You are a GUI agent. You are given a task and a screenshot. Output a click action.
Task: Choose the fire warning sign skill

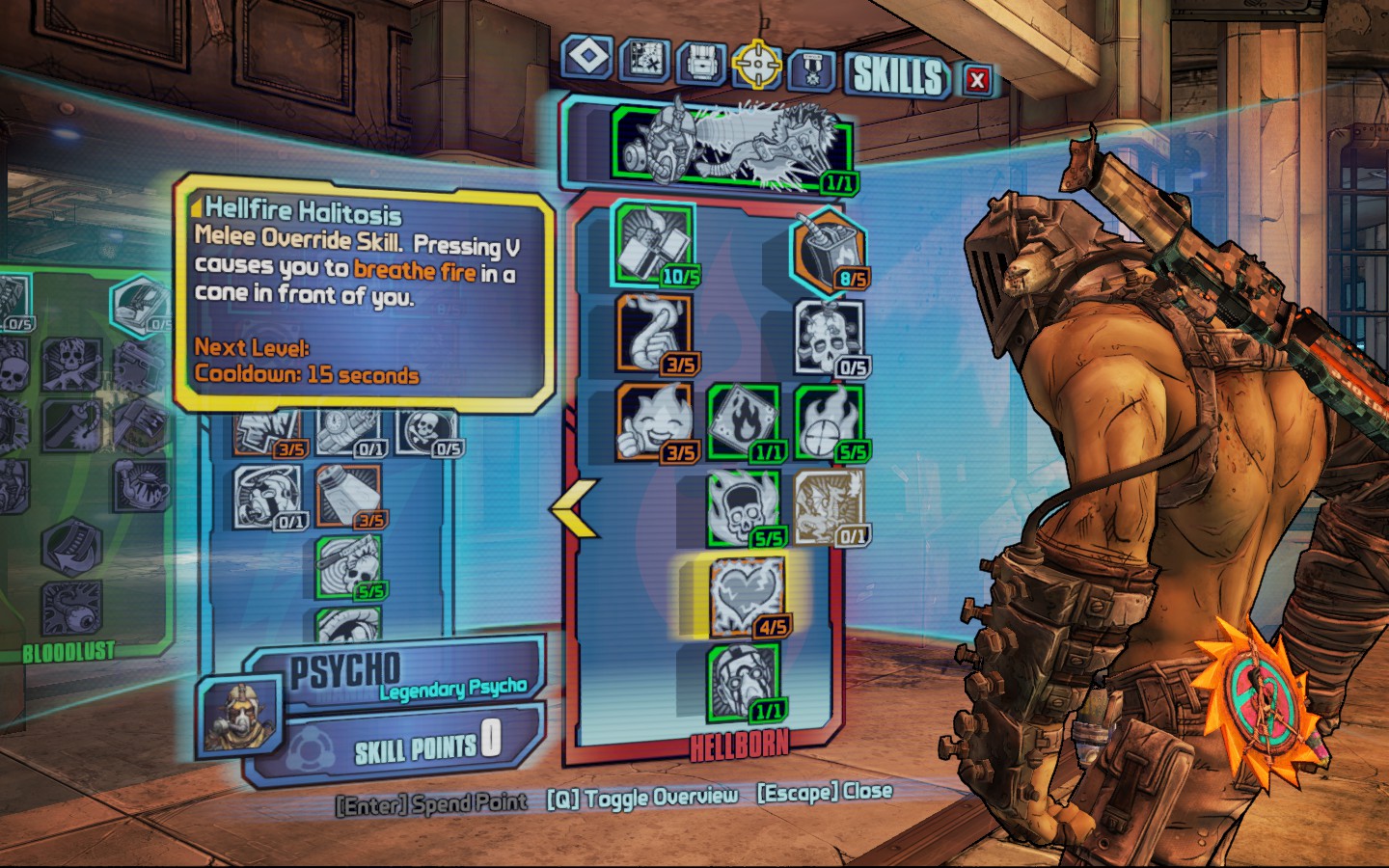(x=743, y=422)
